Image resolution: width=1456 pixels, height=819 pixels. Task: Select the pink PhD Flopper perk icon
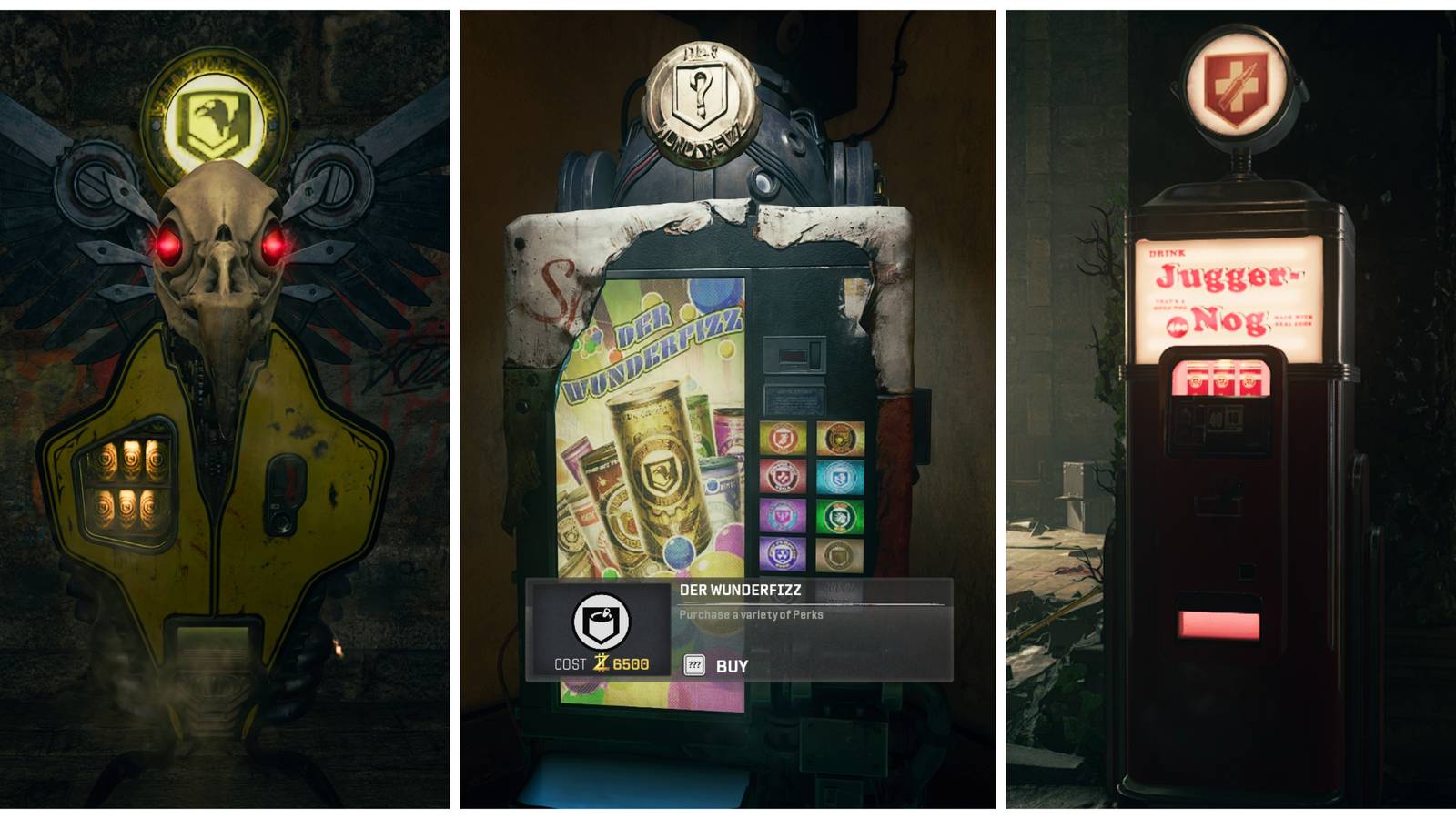pos(782,516)
